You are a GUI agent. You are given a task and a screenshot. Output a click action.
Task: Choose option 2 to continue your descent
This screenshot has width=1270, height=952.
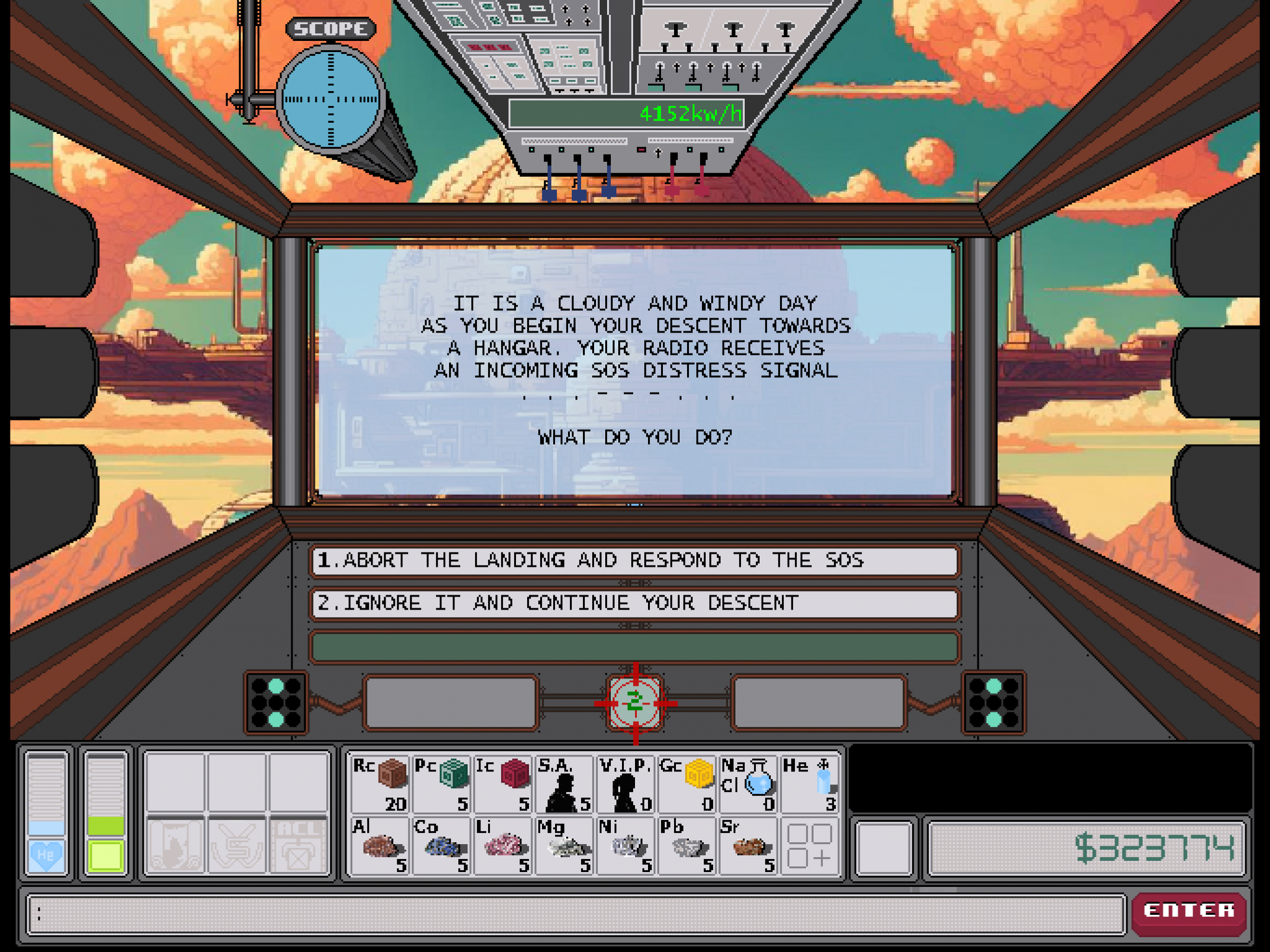(x=633, y=603)
